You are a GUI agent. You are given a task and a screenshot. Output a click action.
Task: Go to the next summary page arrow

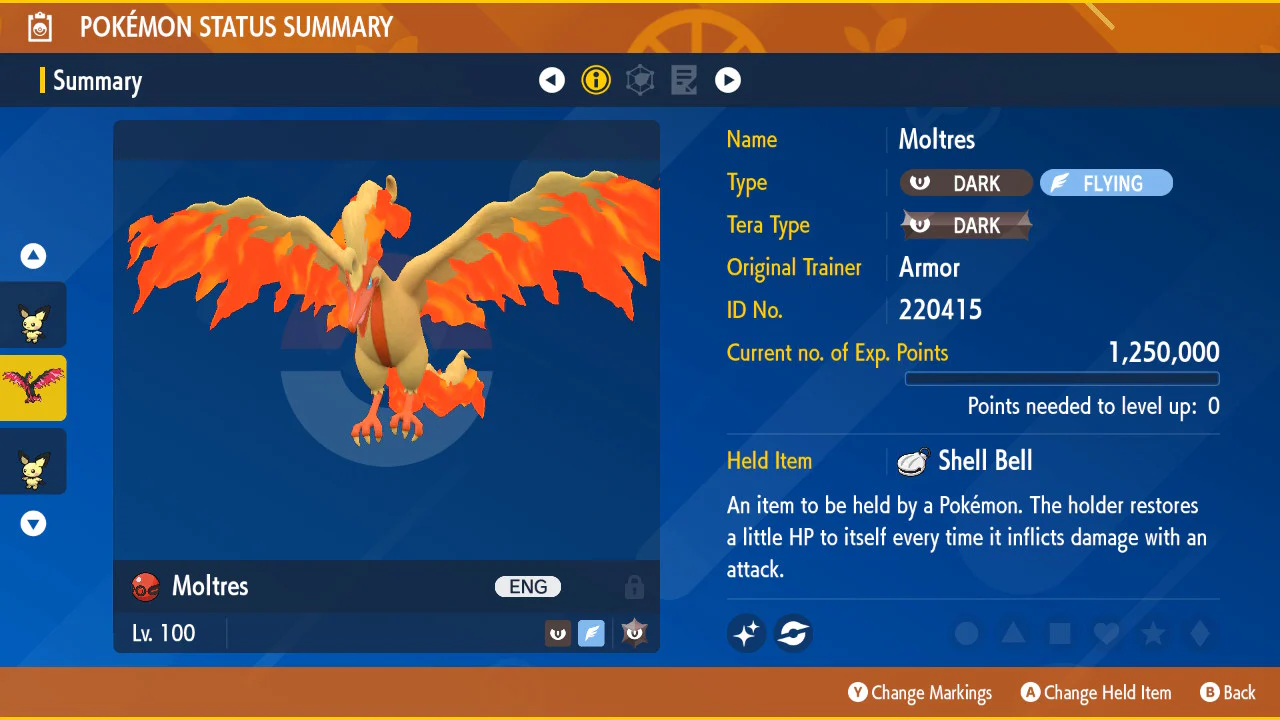click(x=728, y=80)
